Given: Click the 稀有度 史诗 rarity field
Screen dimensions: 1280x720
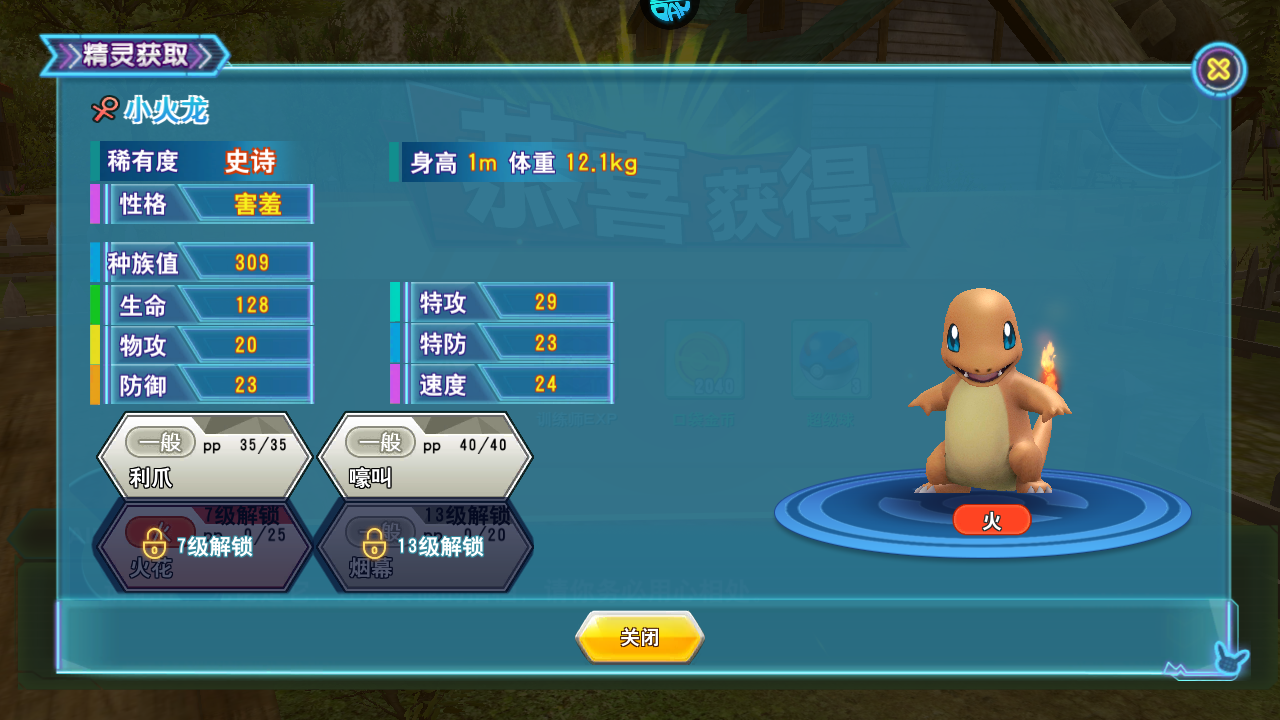Looking at the screenshot, I should pyautogui.click(x=200, y=161).
